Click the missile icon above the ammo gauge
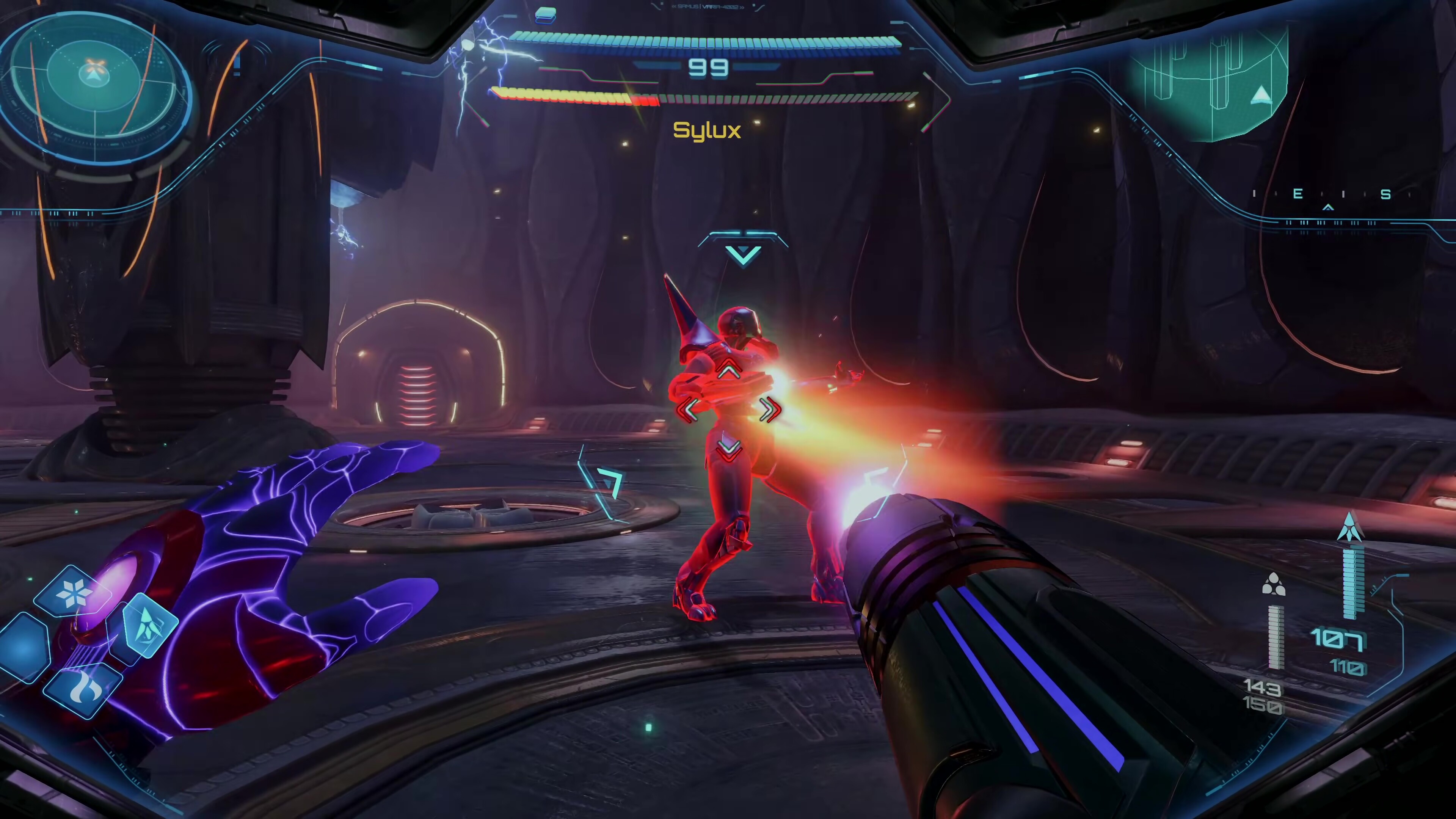The image size is (1456, 819). coord(1350,527)
